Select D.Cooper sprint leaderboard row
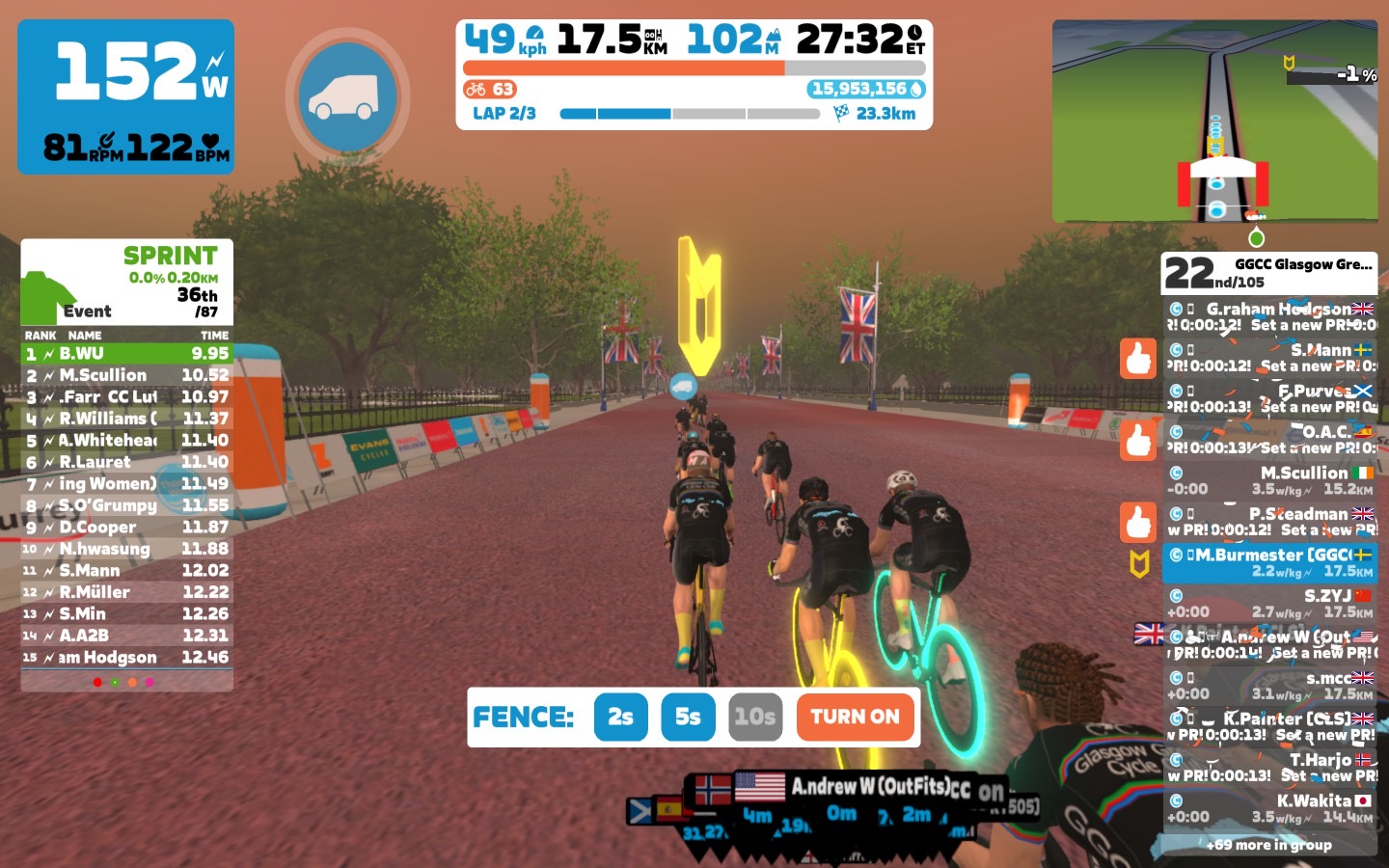Screen dimensions: 1389x868 [126, 528]
